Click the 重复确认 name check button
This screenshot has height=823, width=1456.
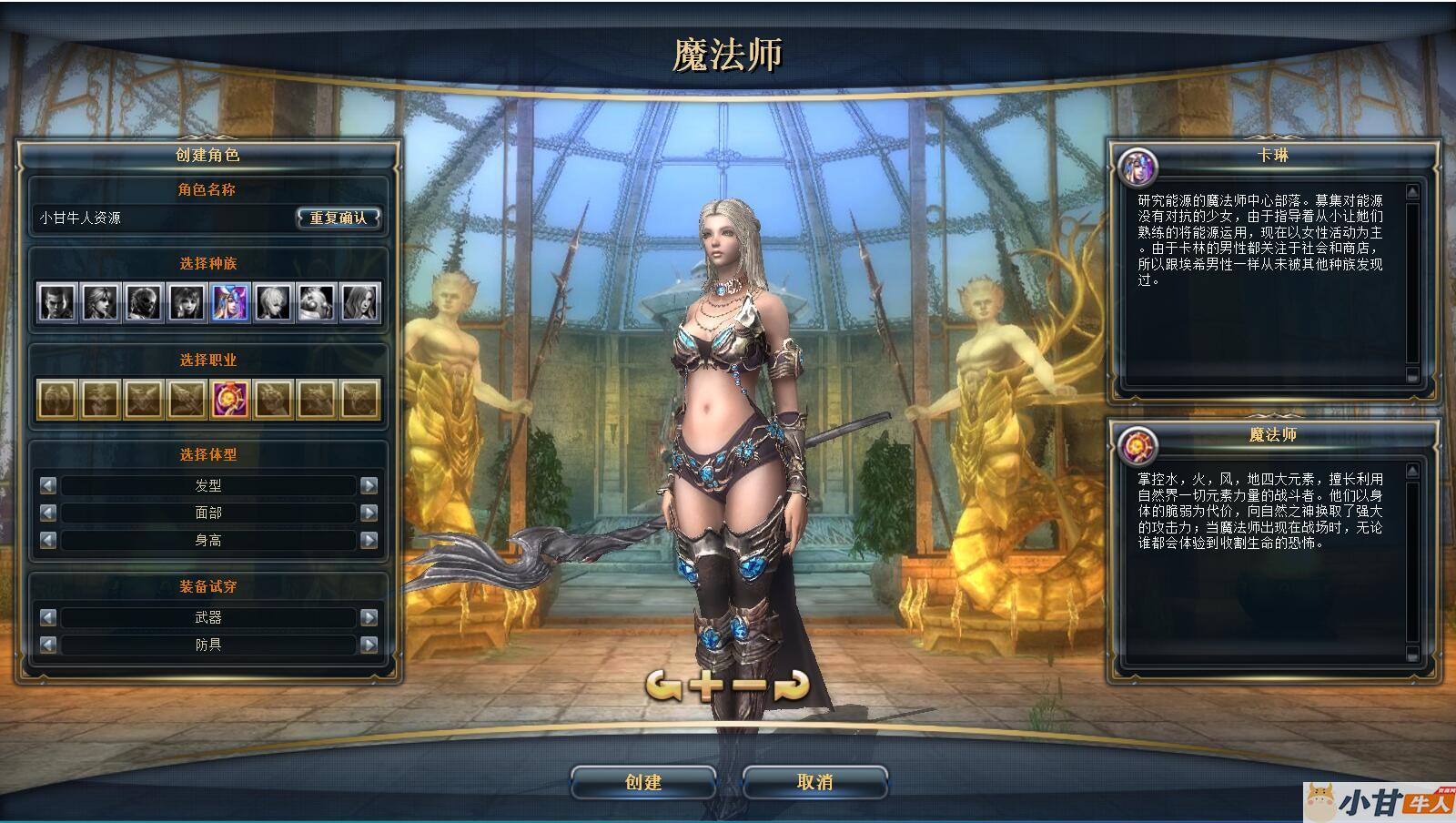pyautogui.click(x=339, y=218)
